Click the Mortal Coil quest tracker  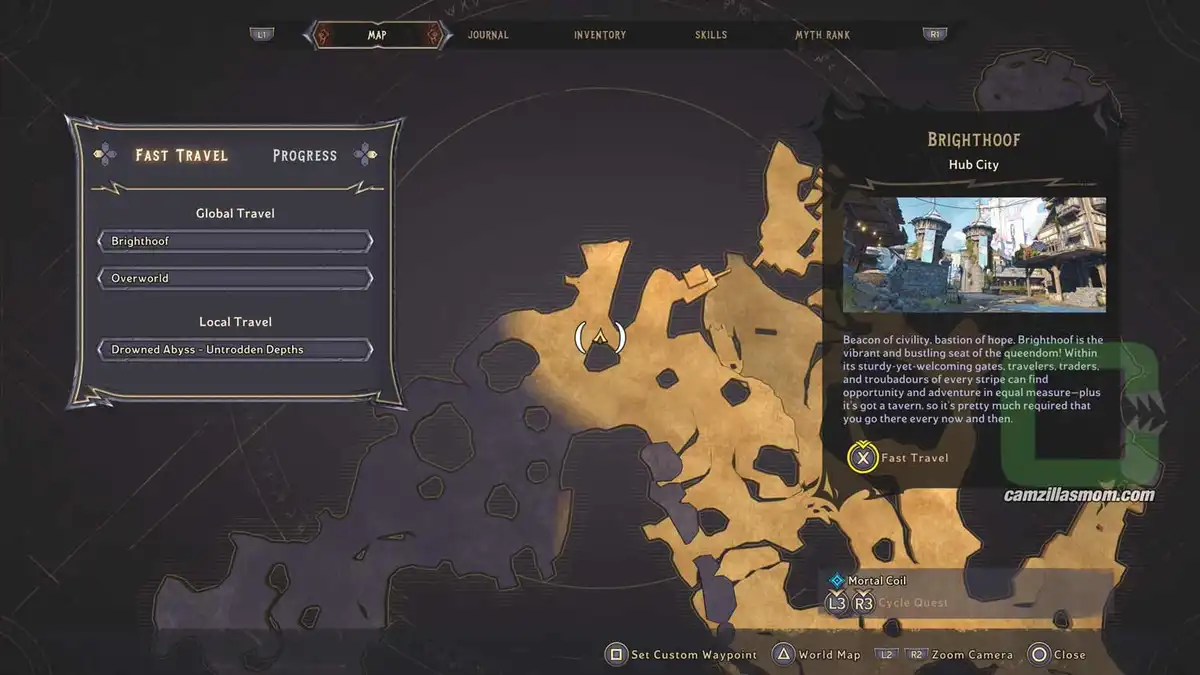877,580
